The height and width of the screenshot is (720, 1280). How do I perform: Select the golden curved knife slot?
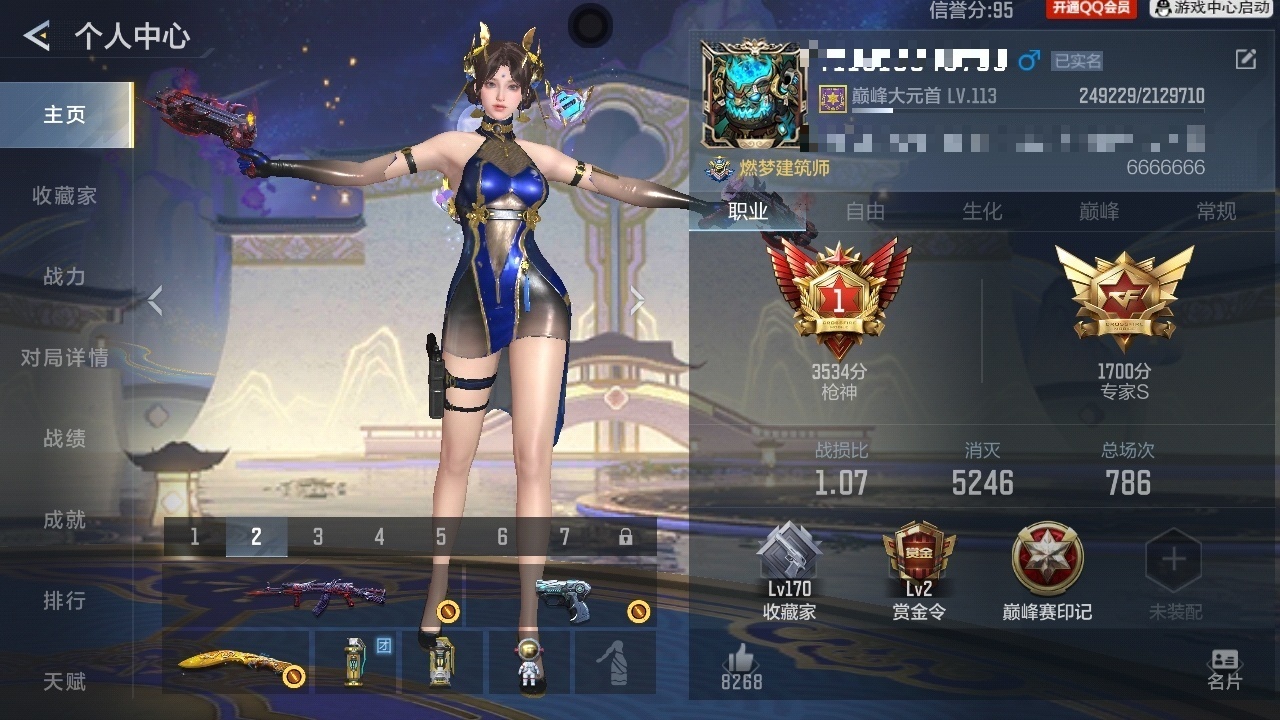coord(238,662)
